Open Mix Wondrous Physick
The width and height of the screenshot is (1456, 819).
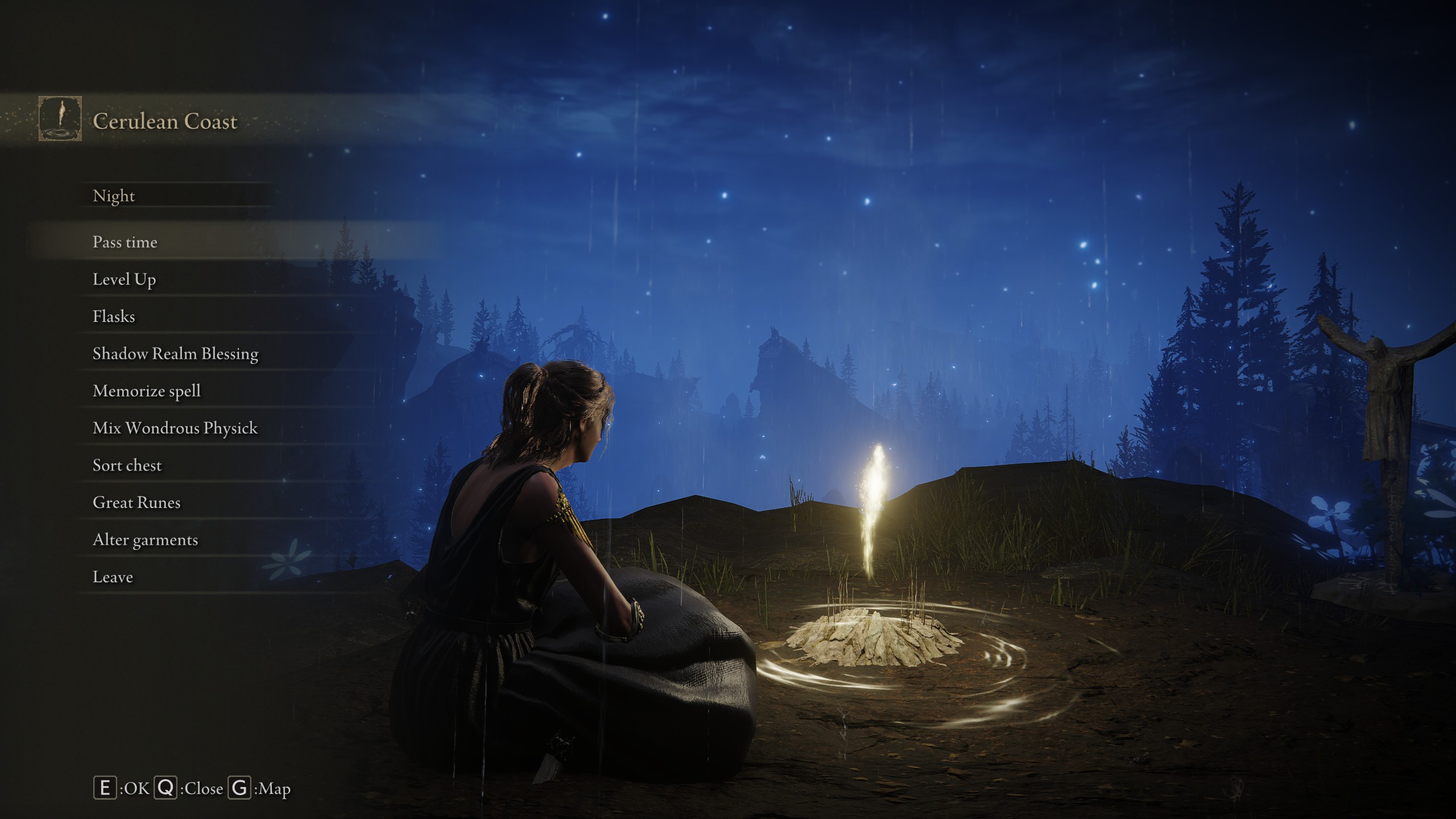175,428
